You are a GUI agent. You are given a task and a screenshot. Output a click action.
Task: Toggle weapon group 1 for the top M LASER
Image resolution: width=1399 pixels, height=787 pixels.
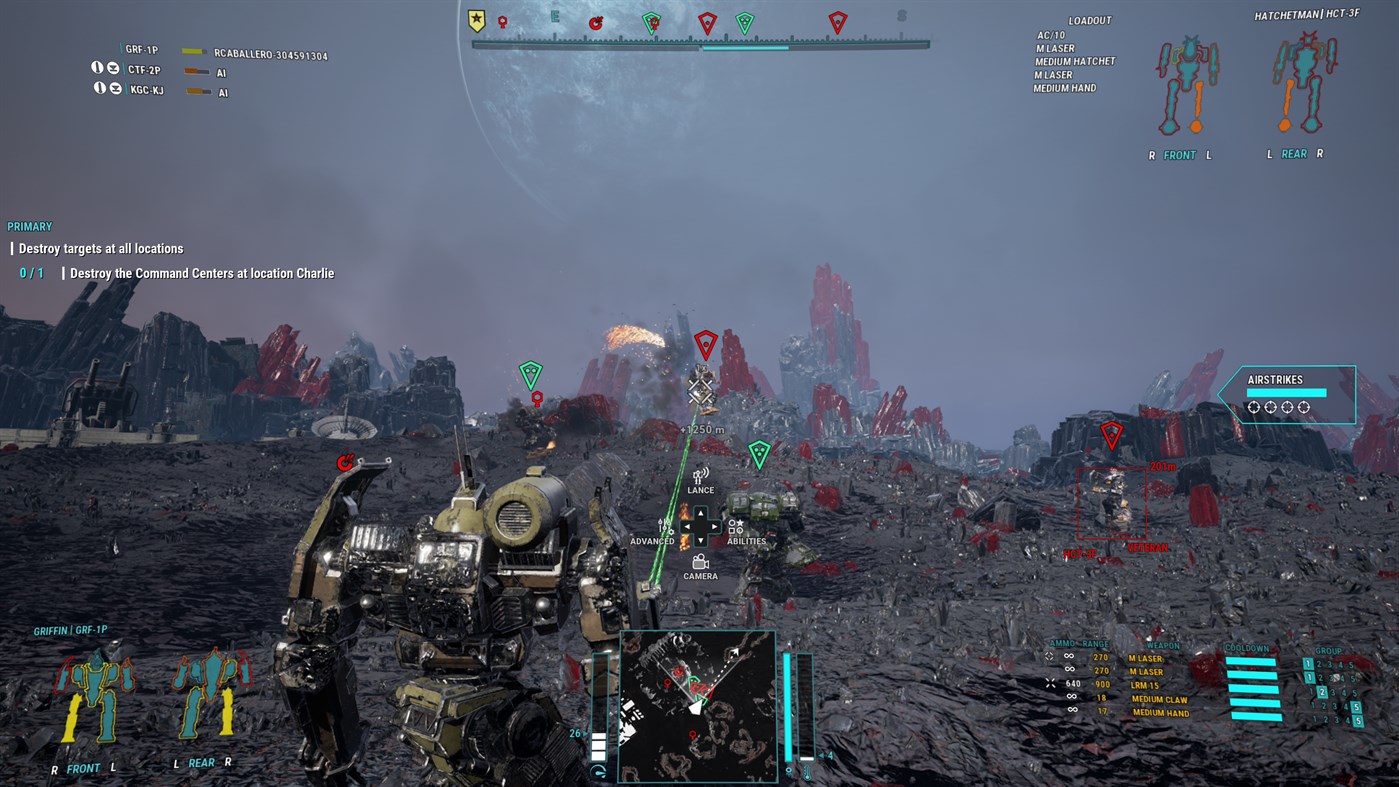point(1307,663)
